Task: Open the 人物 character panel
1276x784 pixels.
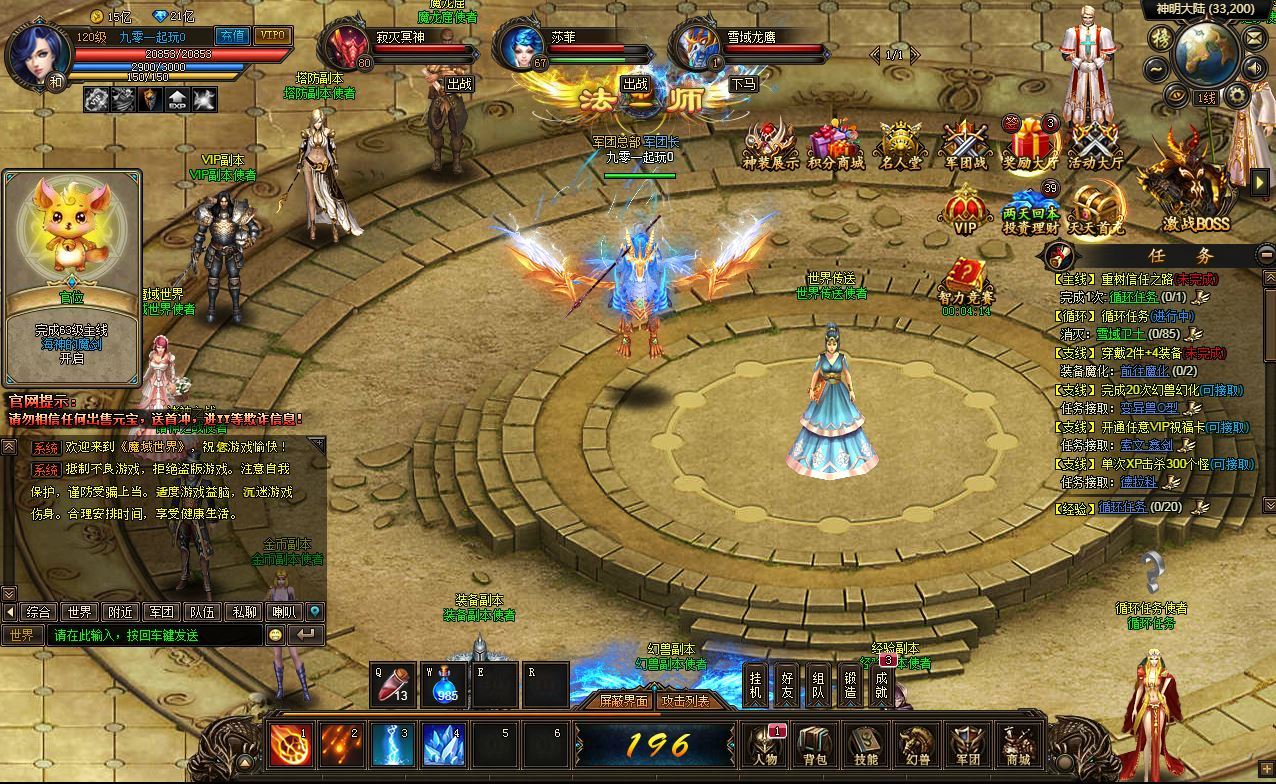Action: coord(766,746)
